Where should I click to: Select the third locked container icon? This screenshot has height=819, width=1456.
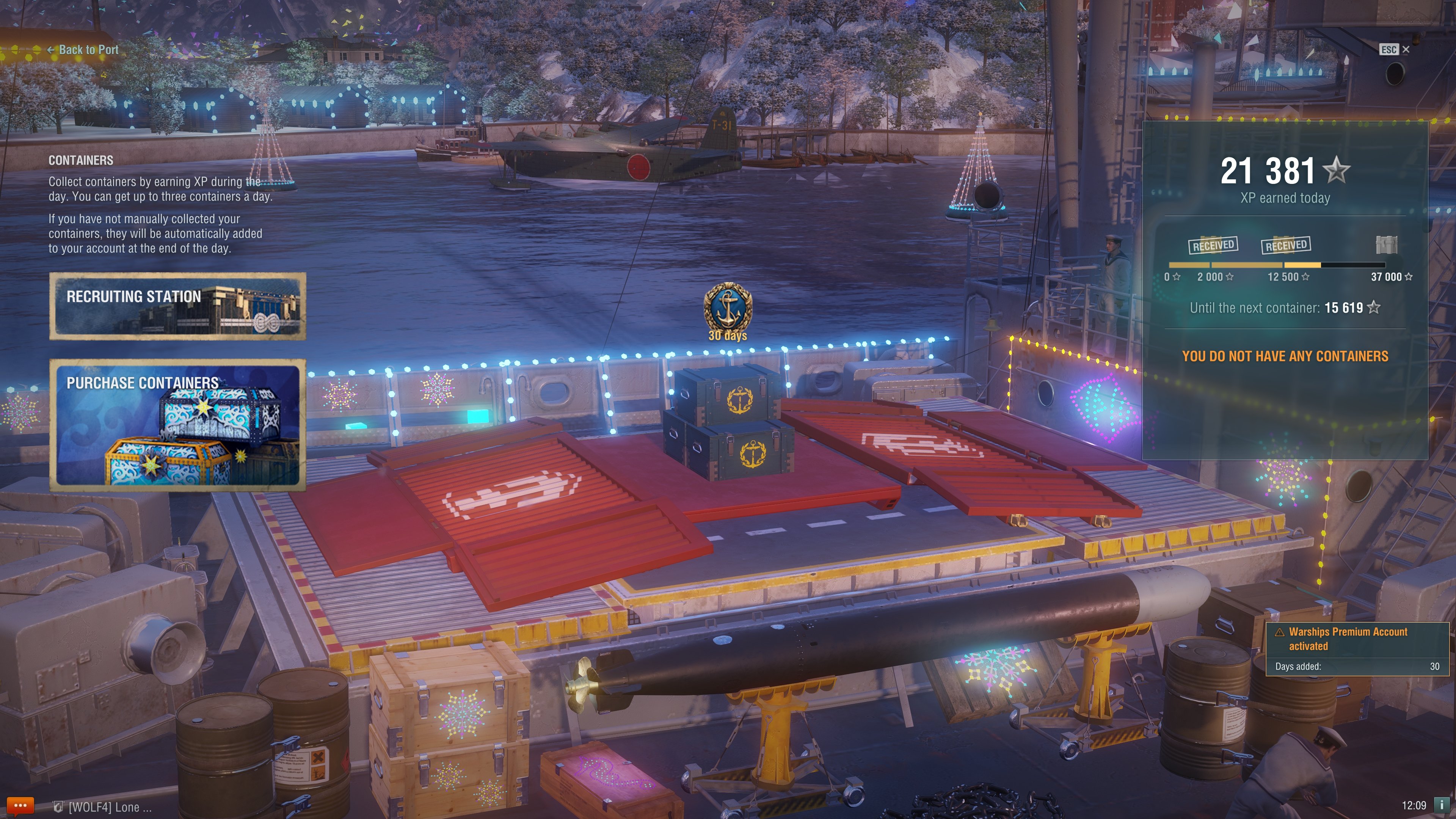(1386, 245)
